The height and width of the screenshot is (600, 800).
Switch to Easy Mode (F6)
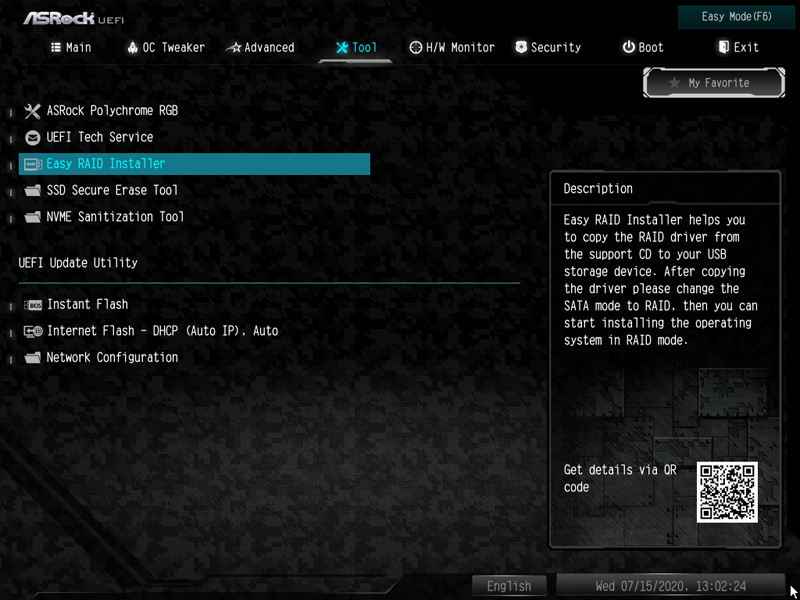736,17
